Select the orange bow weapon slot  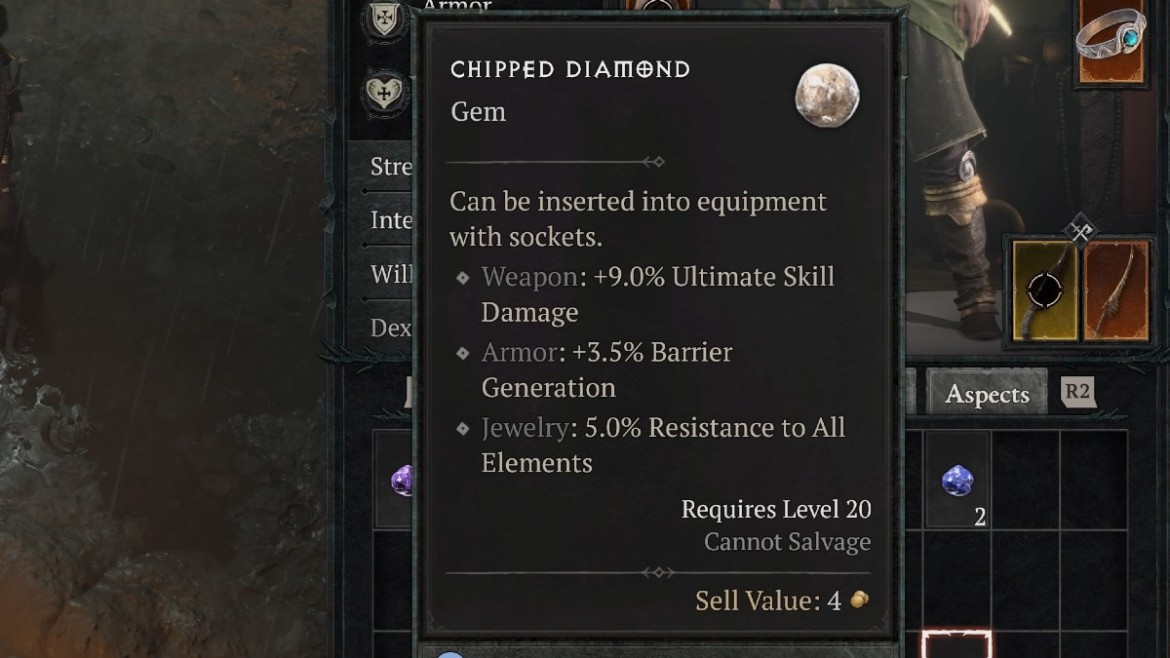tap(1116, 290)
